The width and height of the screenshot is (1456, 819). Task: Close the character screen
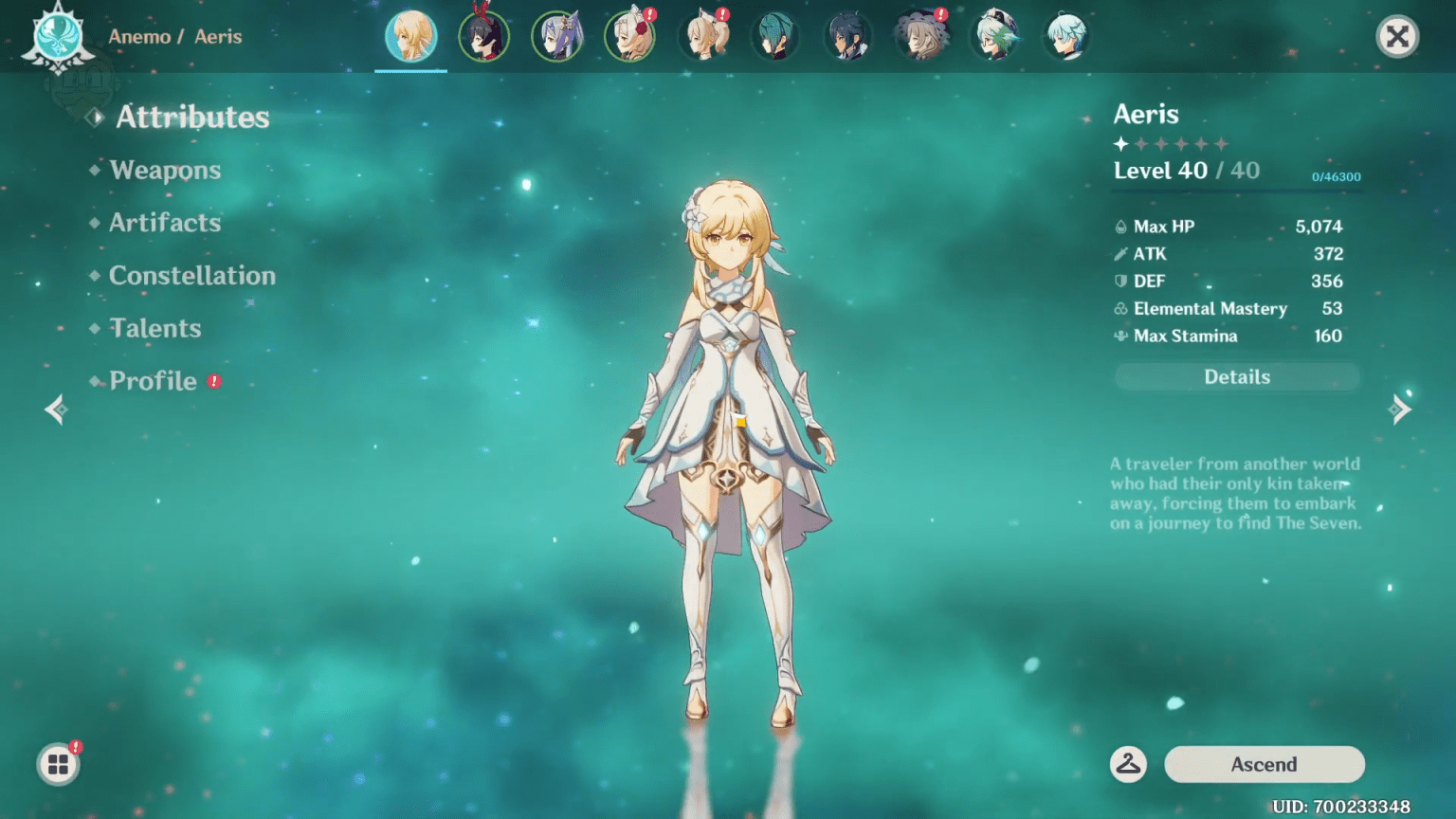(1397, 37)
